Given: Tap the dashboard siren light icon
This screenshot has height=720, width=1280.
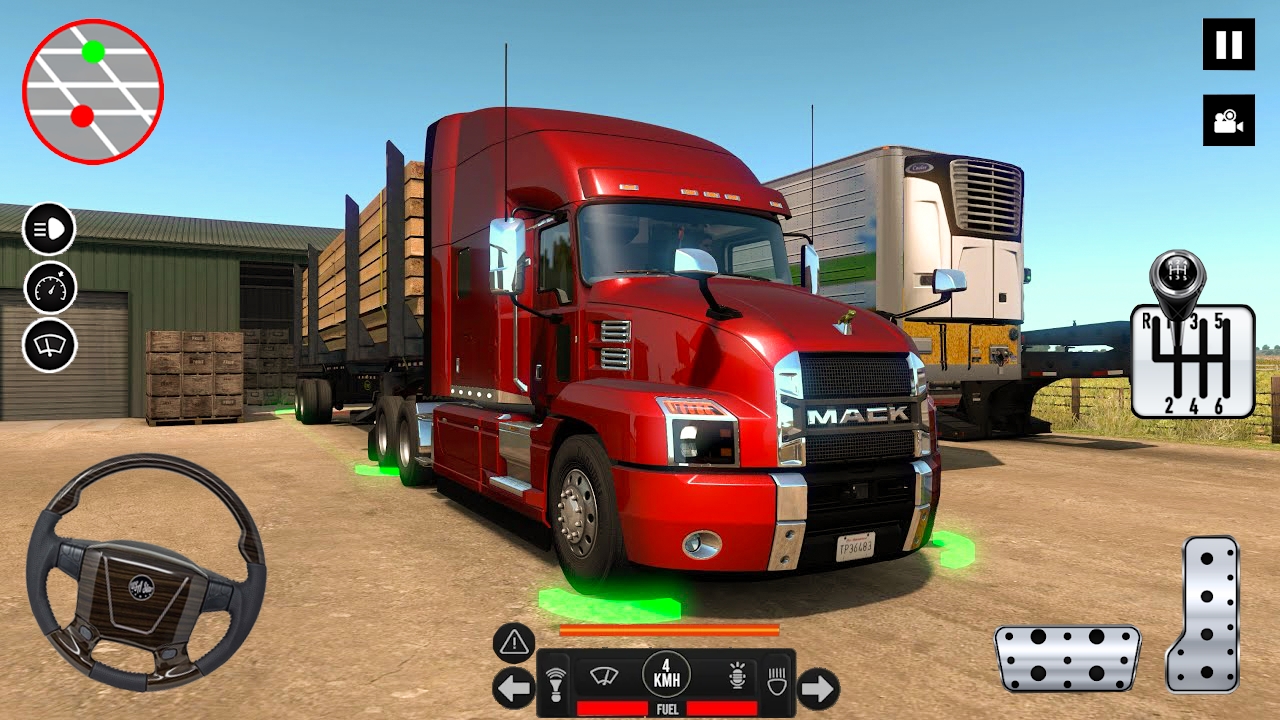Looking at the screenshot, I should click(737, 676).
